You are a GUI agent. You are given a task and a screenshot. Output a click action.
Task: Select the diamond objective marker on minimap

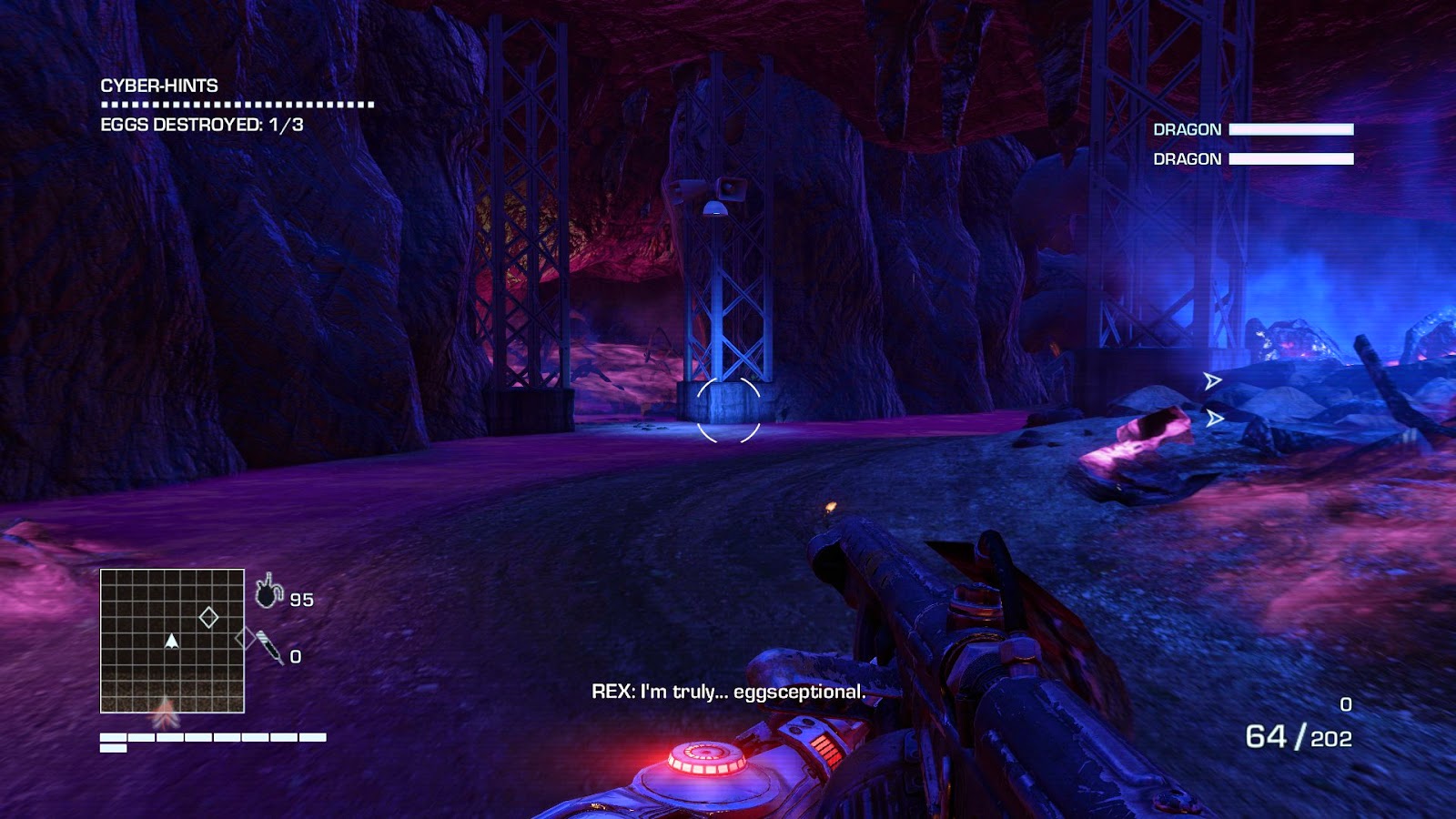coord(208,618)
